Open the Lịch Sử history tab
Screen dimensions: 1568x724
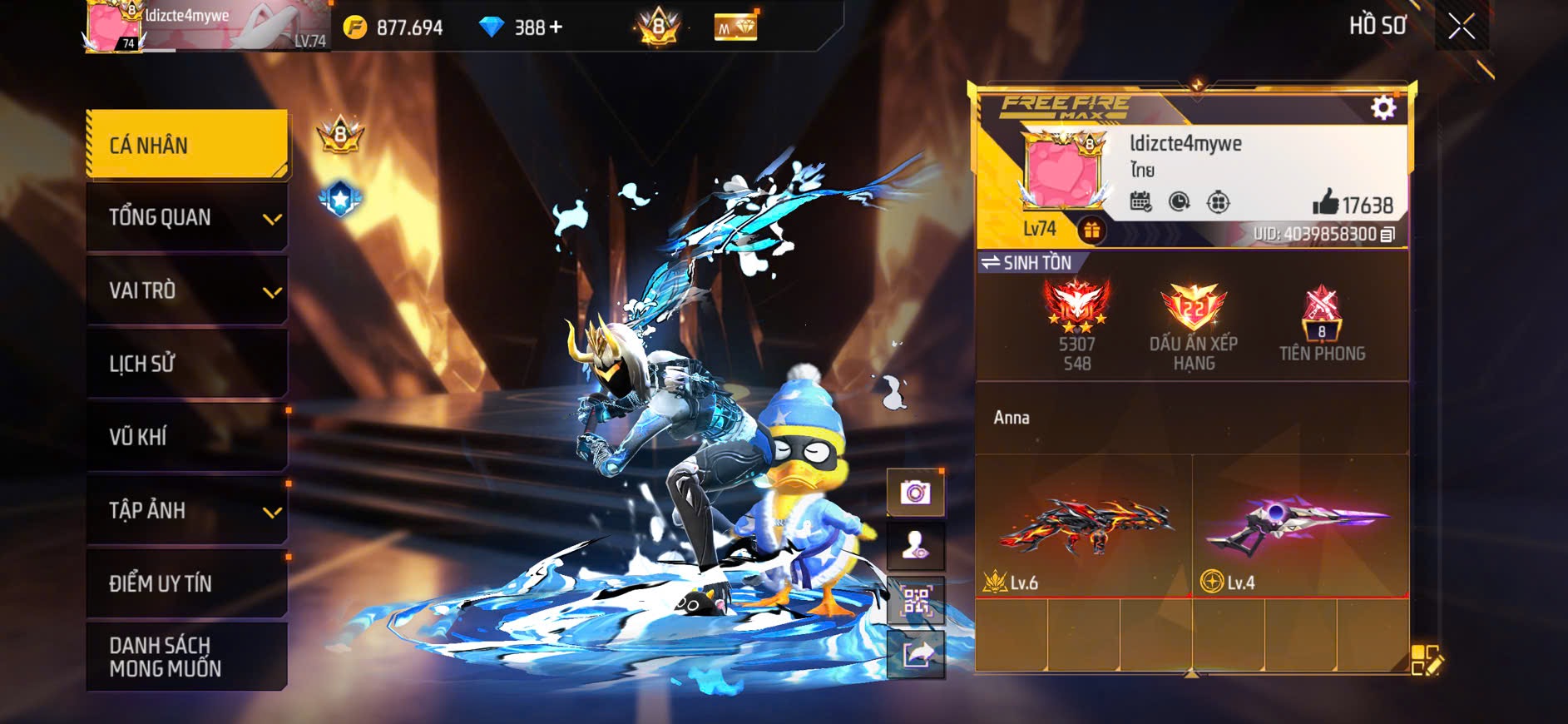tap(187, 364)
